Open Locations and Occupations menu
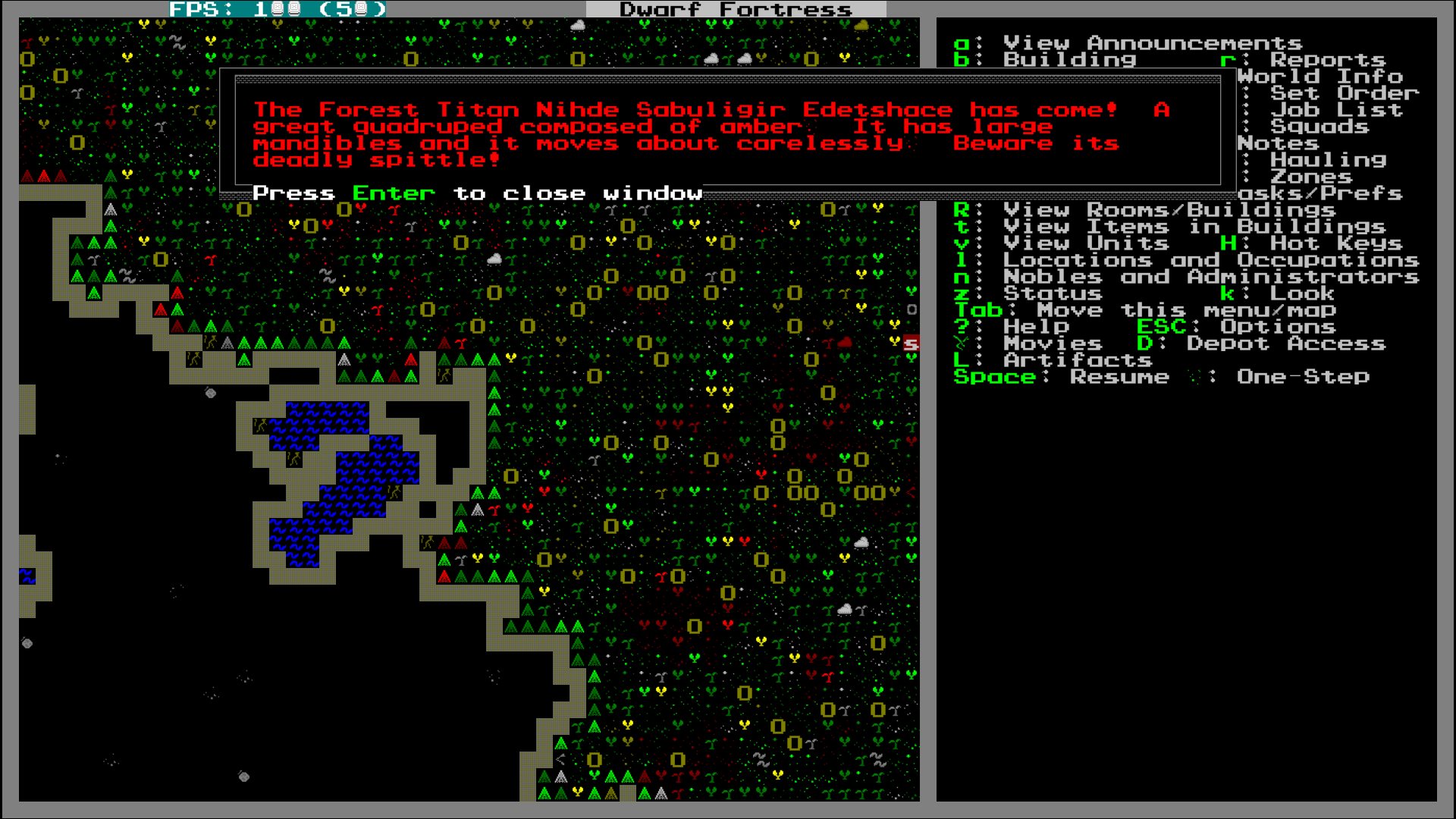The height and width of the screenshot is (819, 1456). tap(1211, 260)
